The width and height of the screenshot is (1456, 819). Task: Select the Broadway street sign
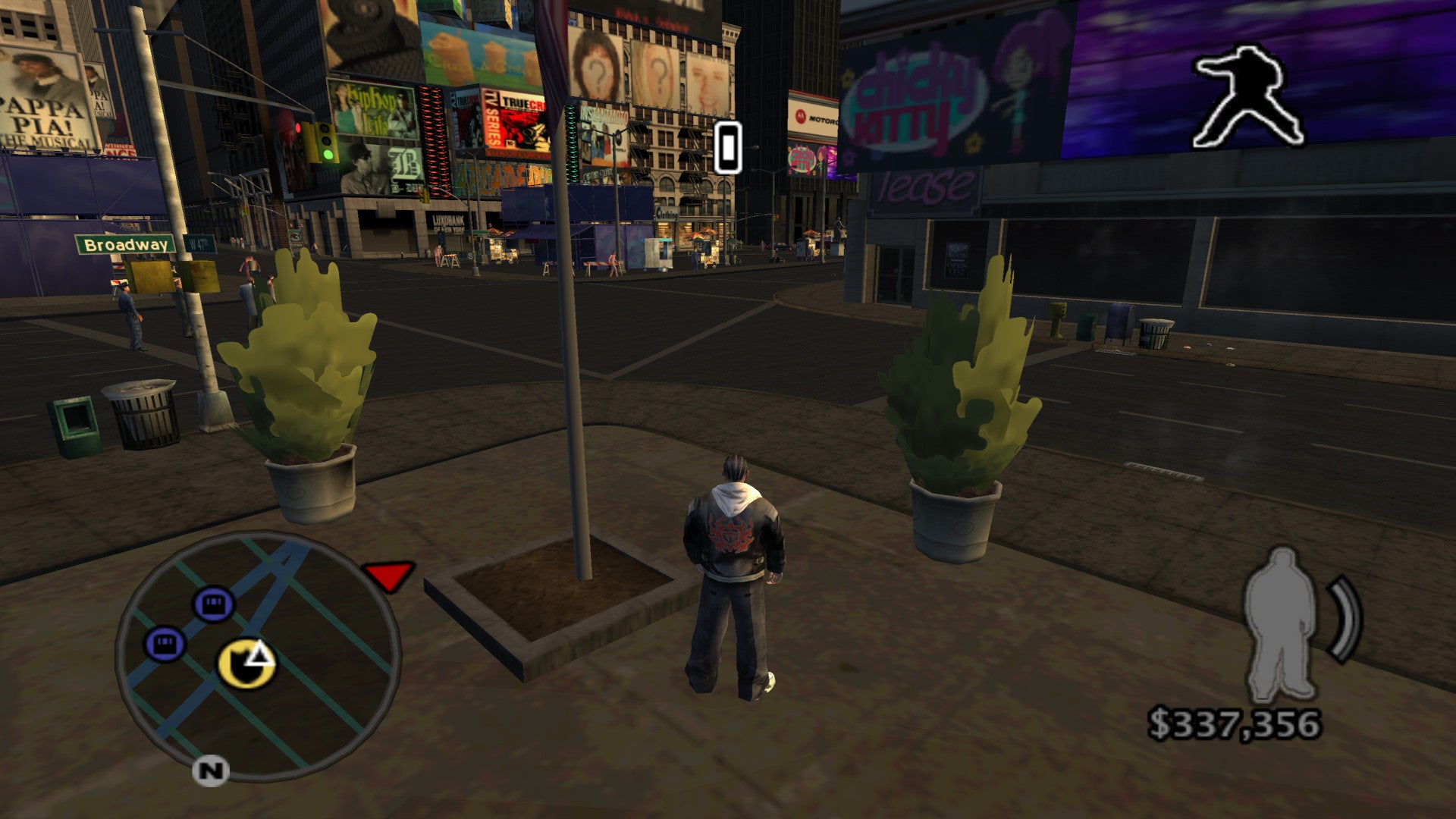(x=125, y=246)
